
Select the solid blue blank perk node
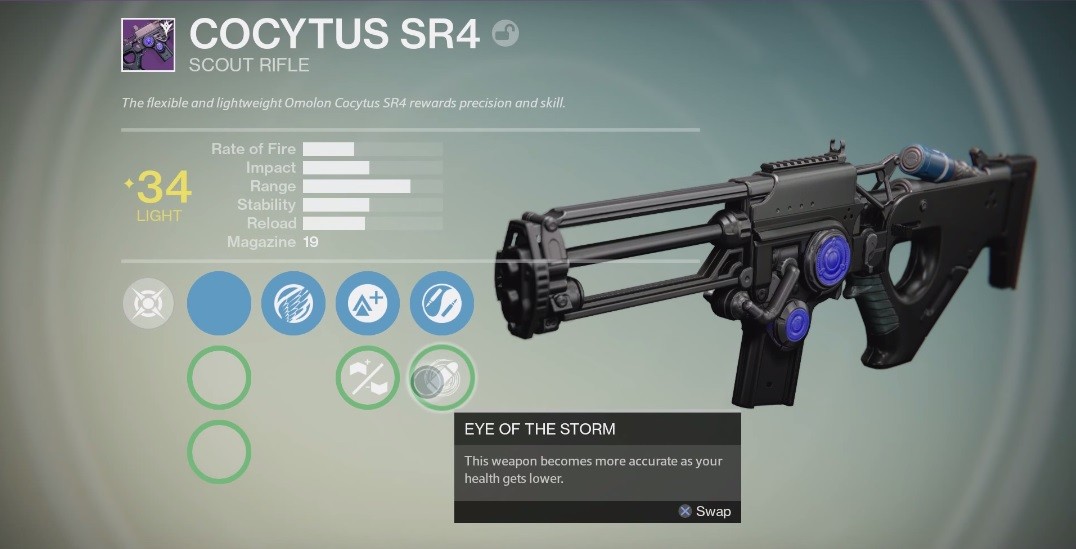(219, 303)
